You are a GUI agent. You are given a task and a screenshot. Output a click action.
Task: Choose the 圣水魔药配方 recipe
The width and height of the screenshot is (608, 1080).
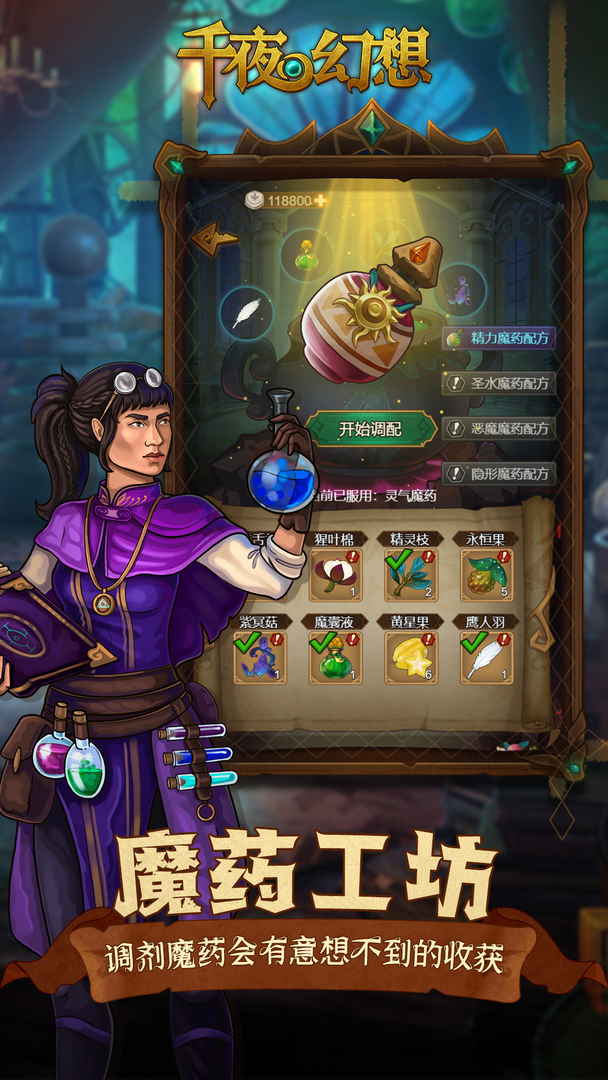[499, 383]
